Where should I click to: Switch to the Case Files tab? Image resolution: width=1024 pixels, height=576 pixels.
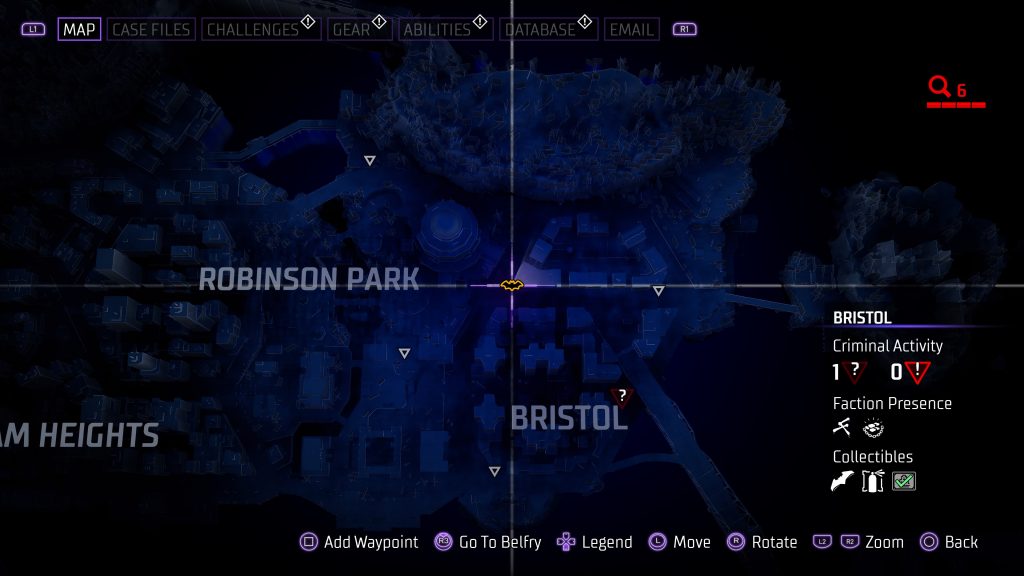click(149, 29)
